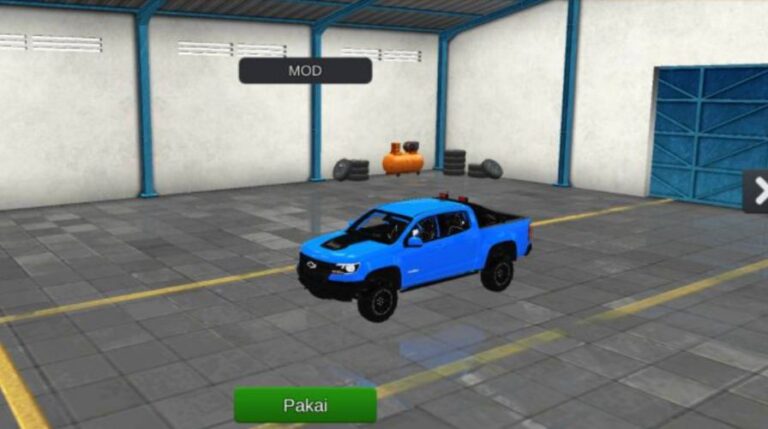Click the green Pakai button
The width and height of the screenshot is (768, 429).
305,405
